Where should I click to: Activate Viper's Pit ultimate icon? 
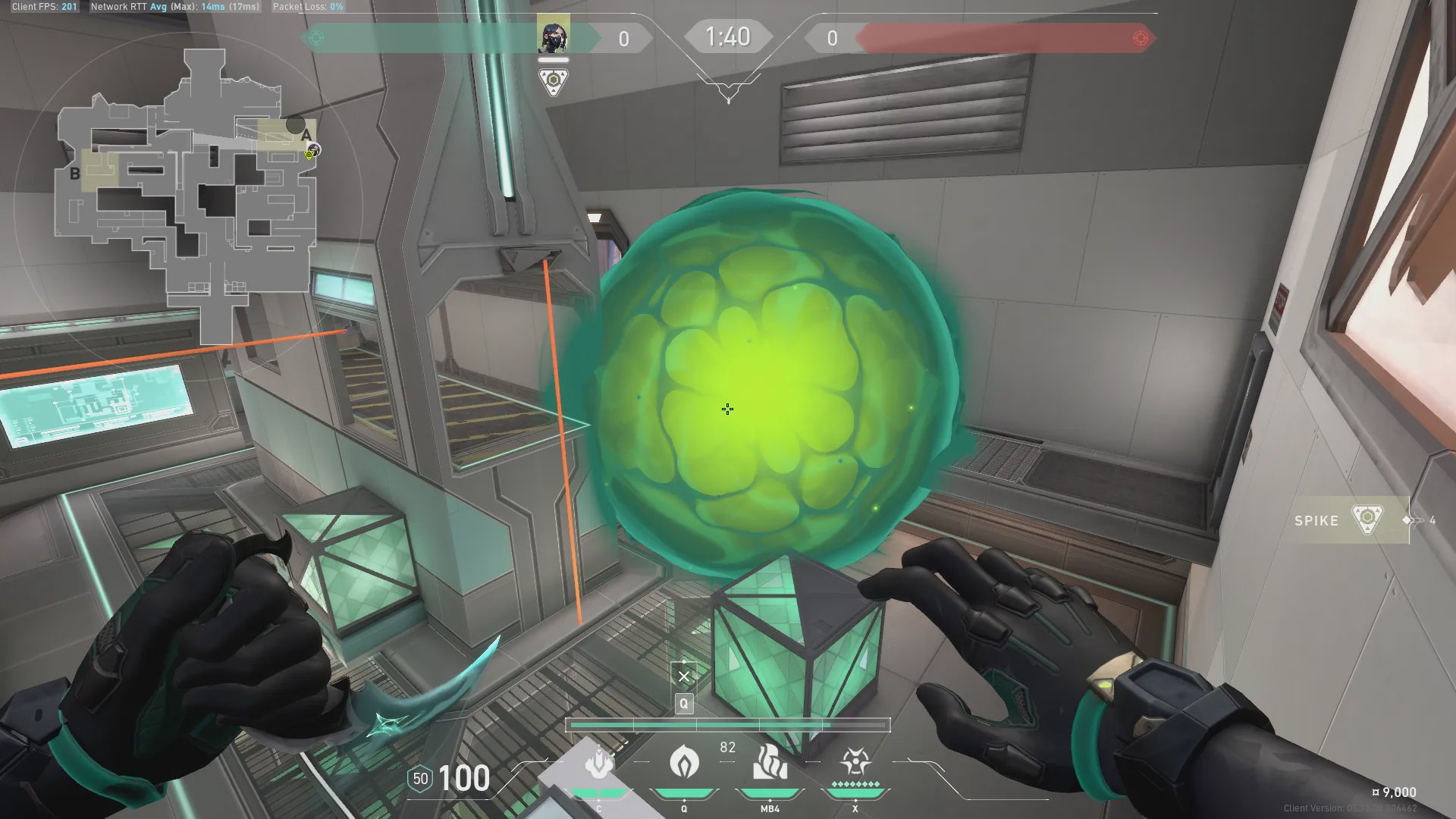pyautogui.click(x=855, y=761)
